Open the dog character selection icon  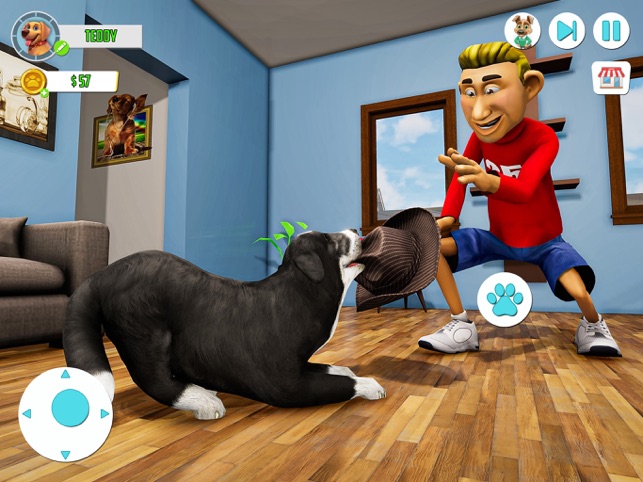pyautogui.click(x=522, y=31)
